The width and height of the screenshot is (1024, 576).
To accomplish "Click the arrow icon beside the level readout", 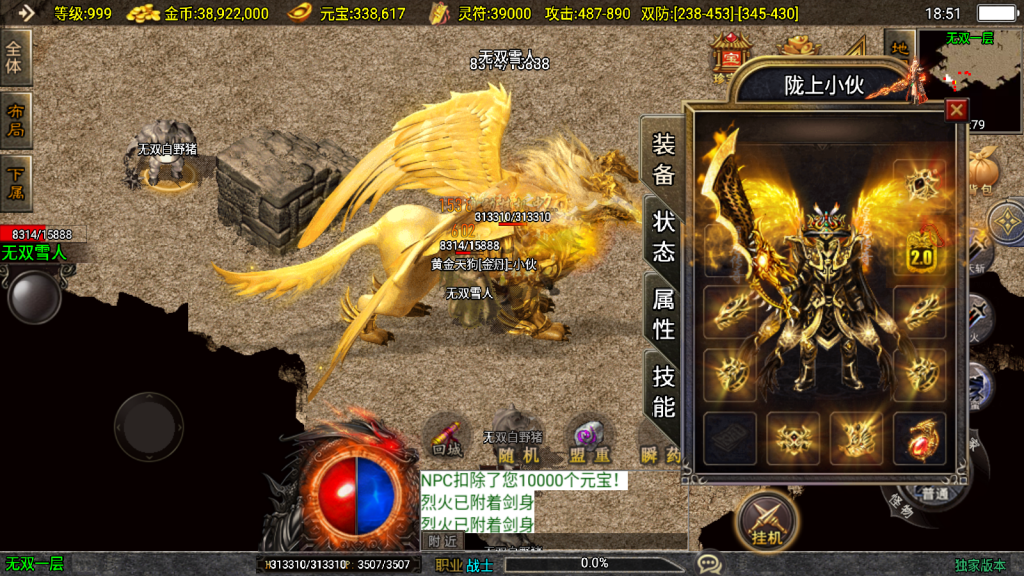I will click(x=23, y=13).
